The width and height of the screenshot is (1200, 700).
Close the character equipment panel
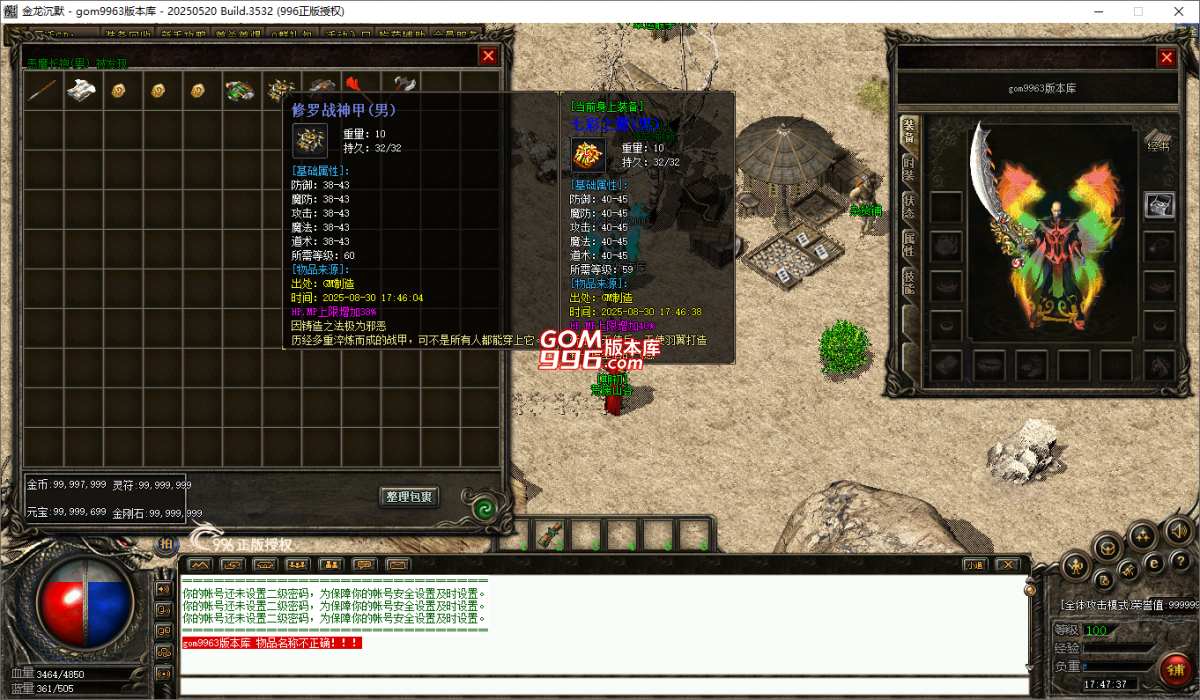click(x=1166, y=58)
